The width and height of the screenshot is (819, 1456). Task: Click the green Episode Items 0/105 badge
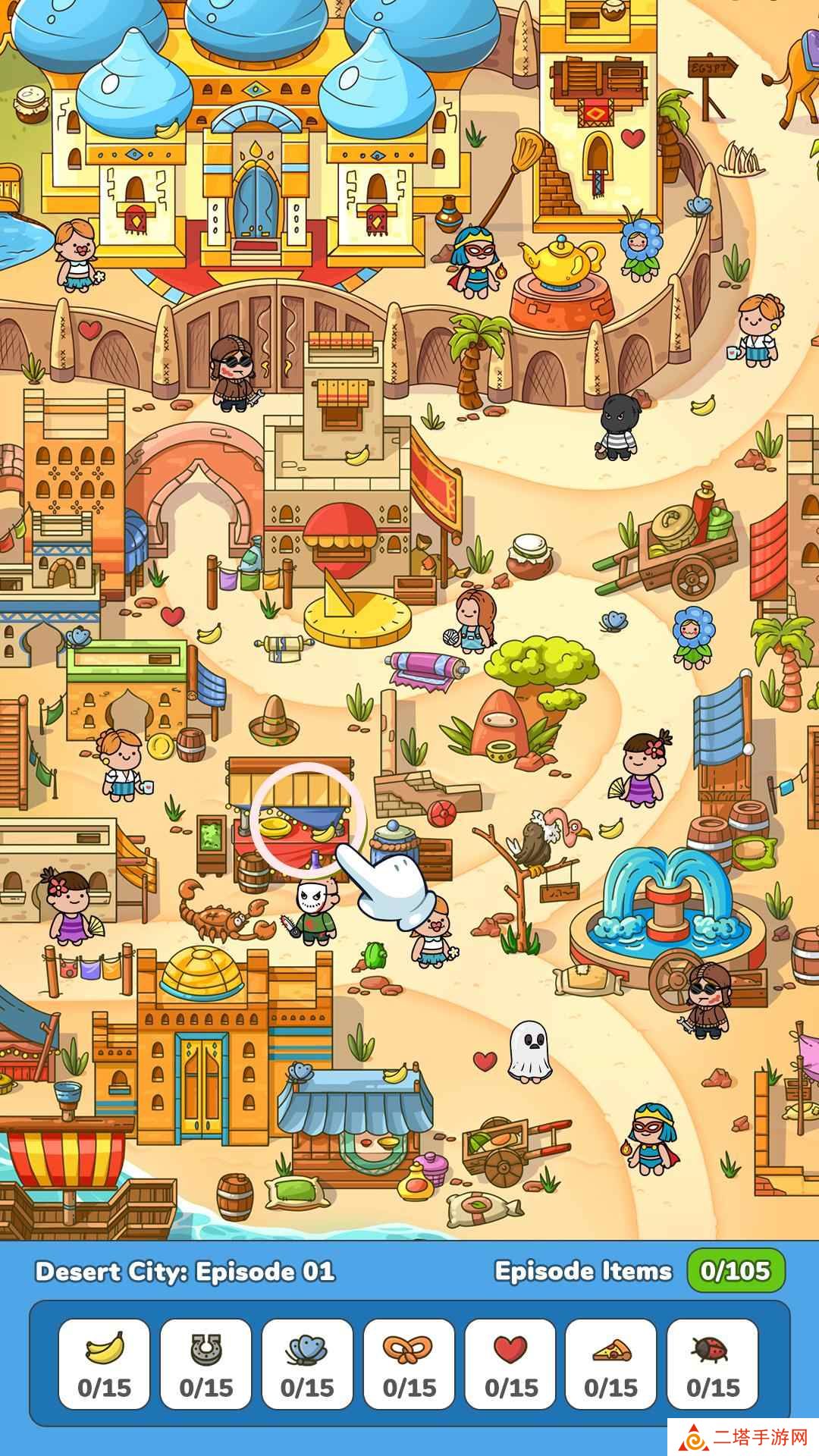click(736, 1271)
